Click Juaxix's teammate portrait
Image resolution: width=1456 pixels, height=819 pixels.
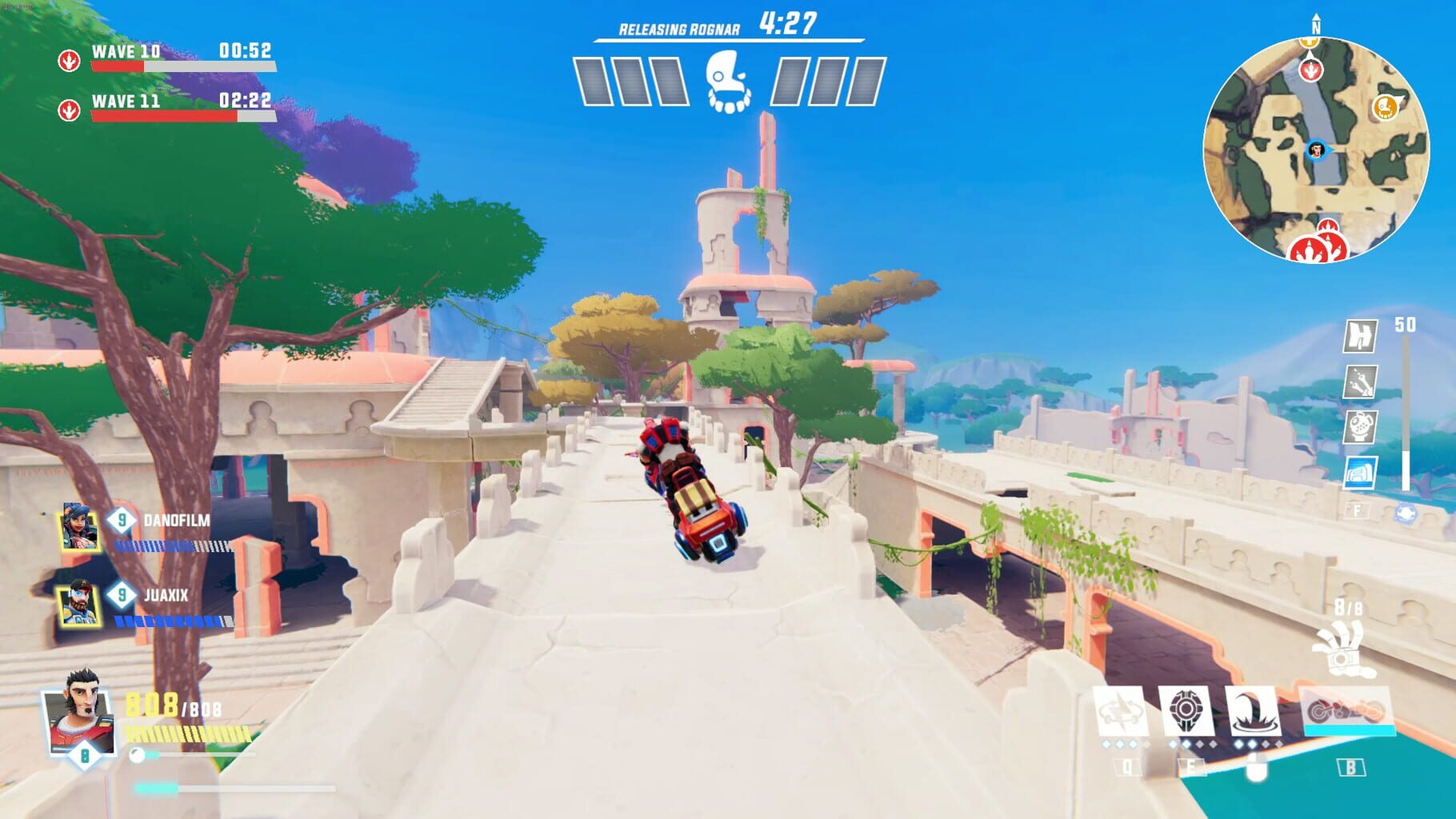(78, 602)
